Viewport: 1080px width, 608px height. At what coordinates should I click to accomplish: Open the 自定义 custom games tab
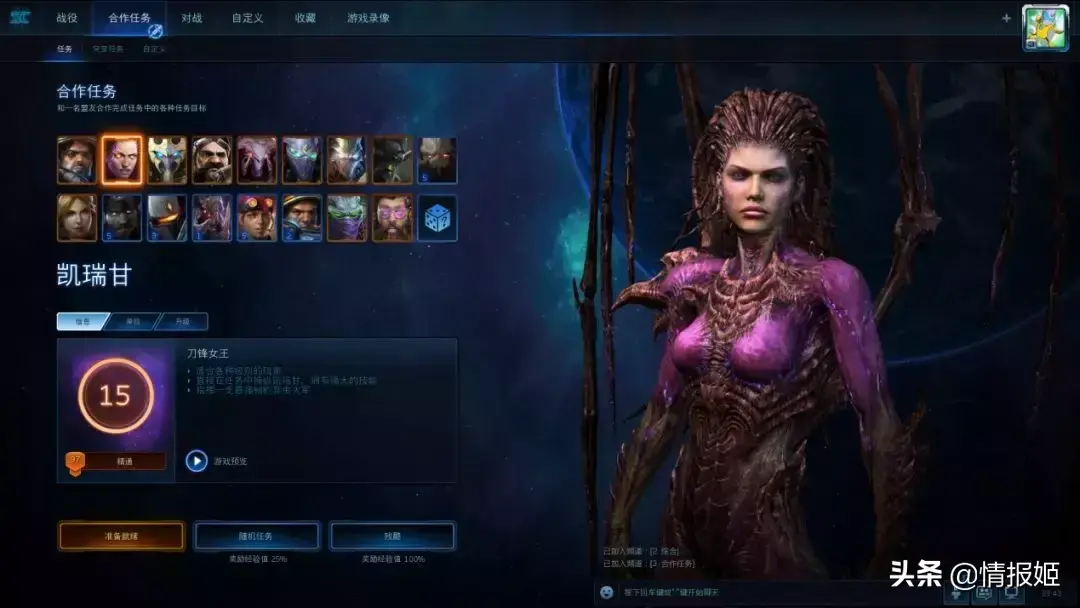(x=247, y=18)
